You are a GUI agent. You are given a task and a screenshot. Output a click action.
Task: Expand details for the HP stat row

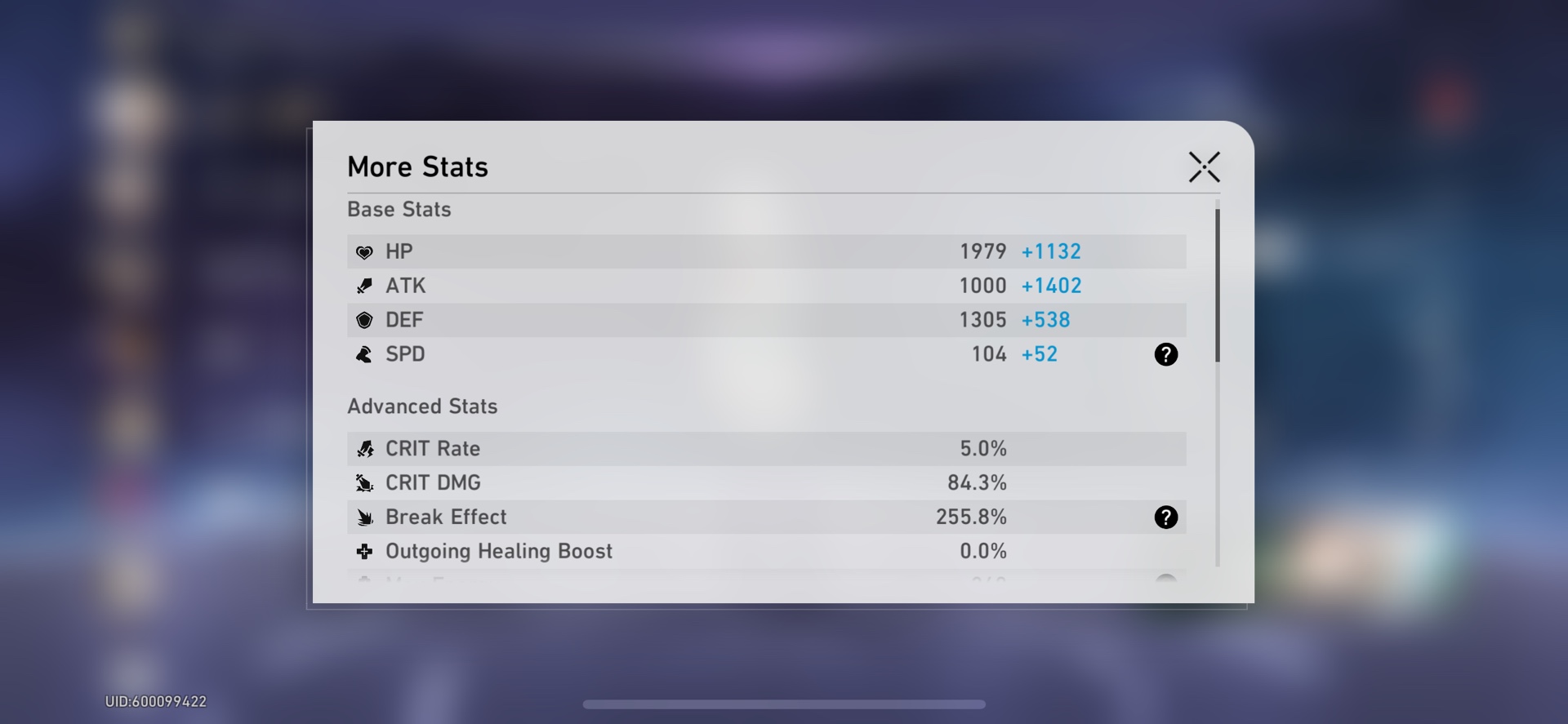pyautogui.click(x=766, y=251)
